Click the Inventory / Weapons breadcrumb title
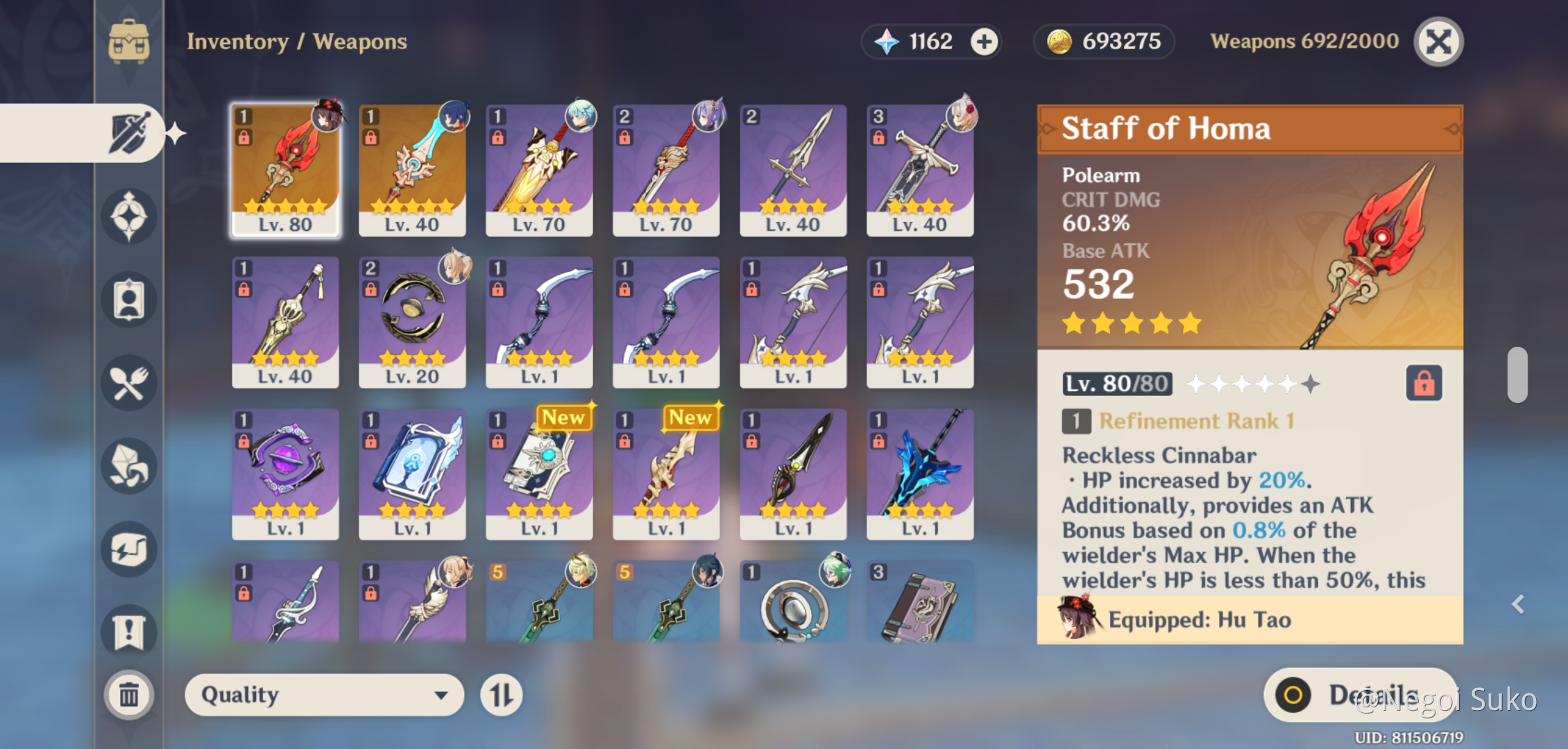 pyautogui.click(x=296, y=42)
